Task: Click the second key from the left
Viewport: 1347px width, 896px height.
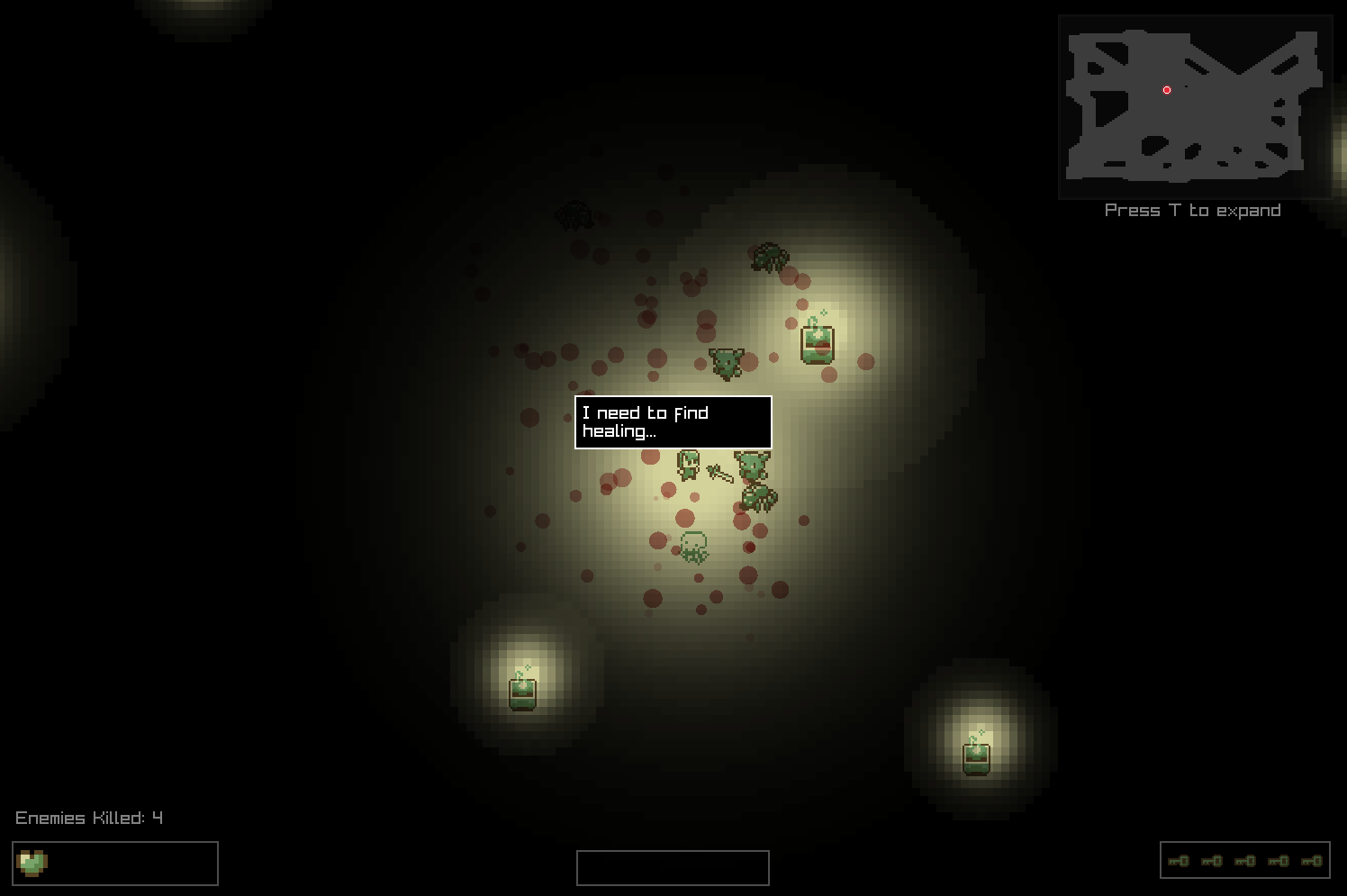Action: pyautogui.click(x=1212, y=861)
